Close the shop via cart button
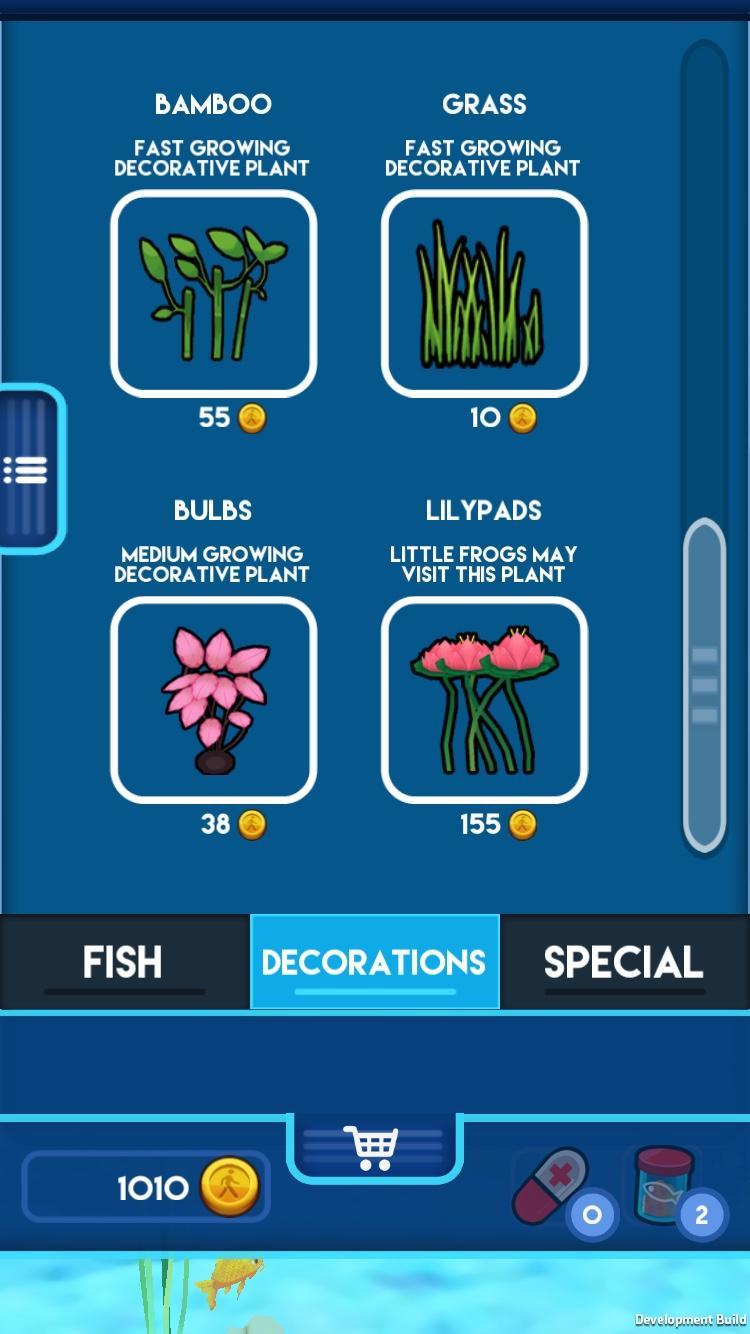Viewport: 750px width, 1334px height. point(372,1147)
